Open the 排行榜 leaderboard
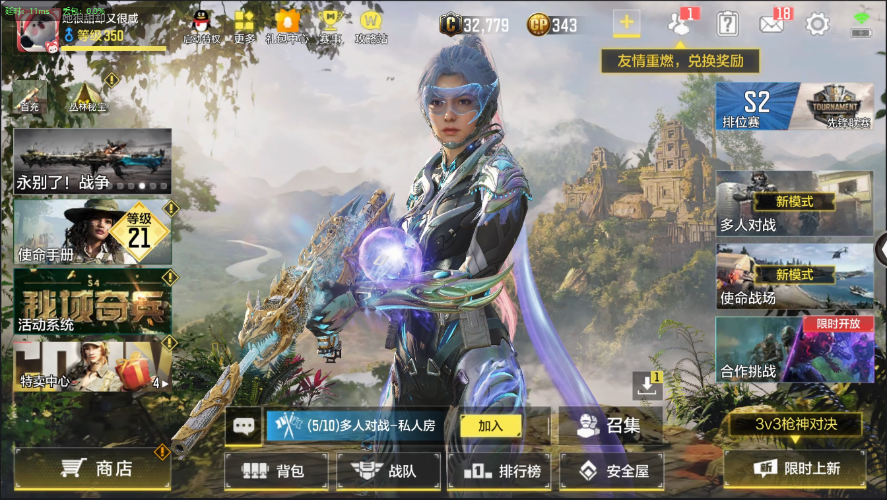 tap(501, 469)
